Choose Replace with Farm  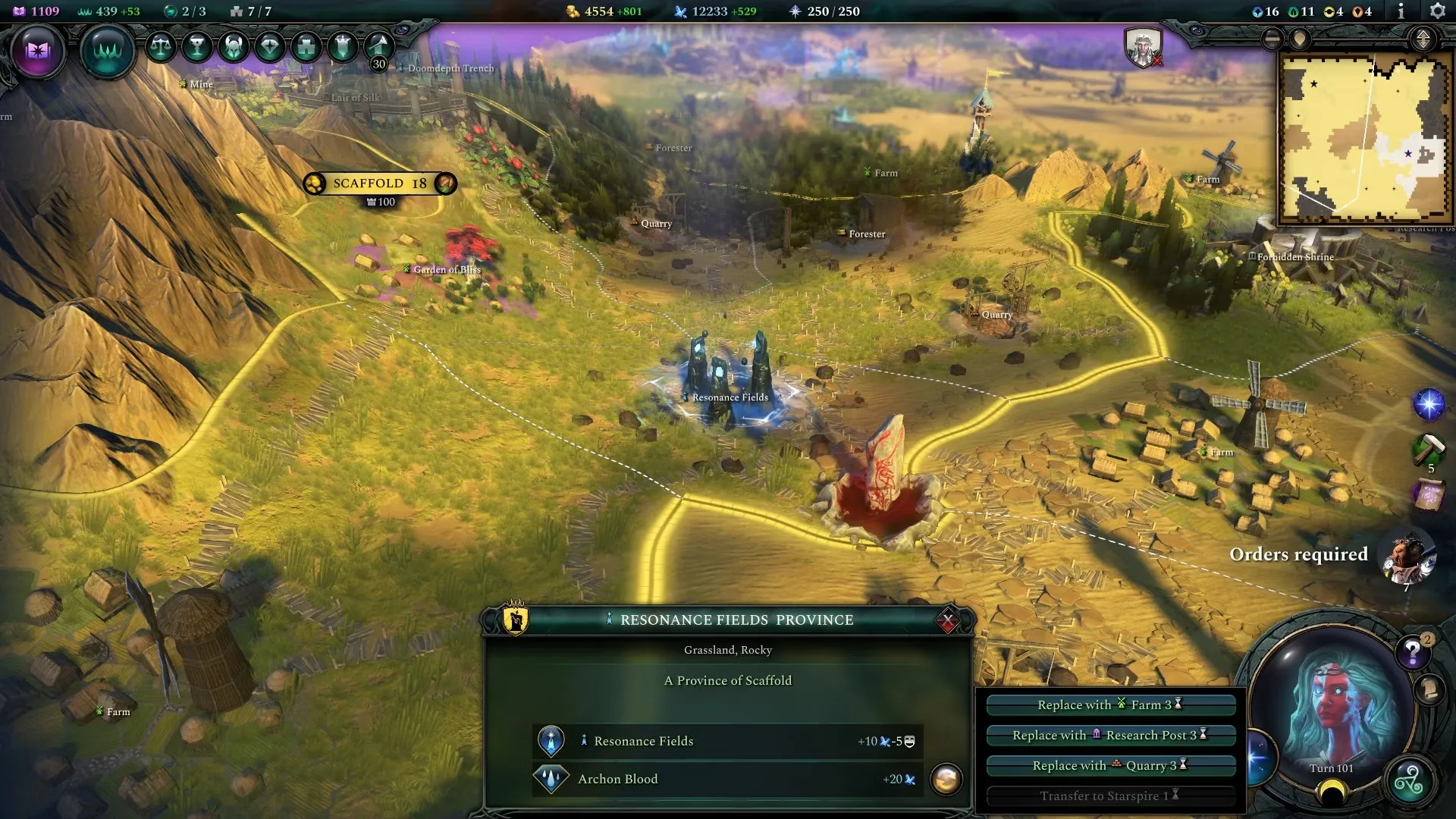click(x=1110, y=704)
